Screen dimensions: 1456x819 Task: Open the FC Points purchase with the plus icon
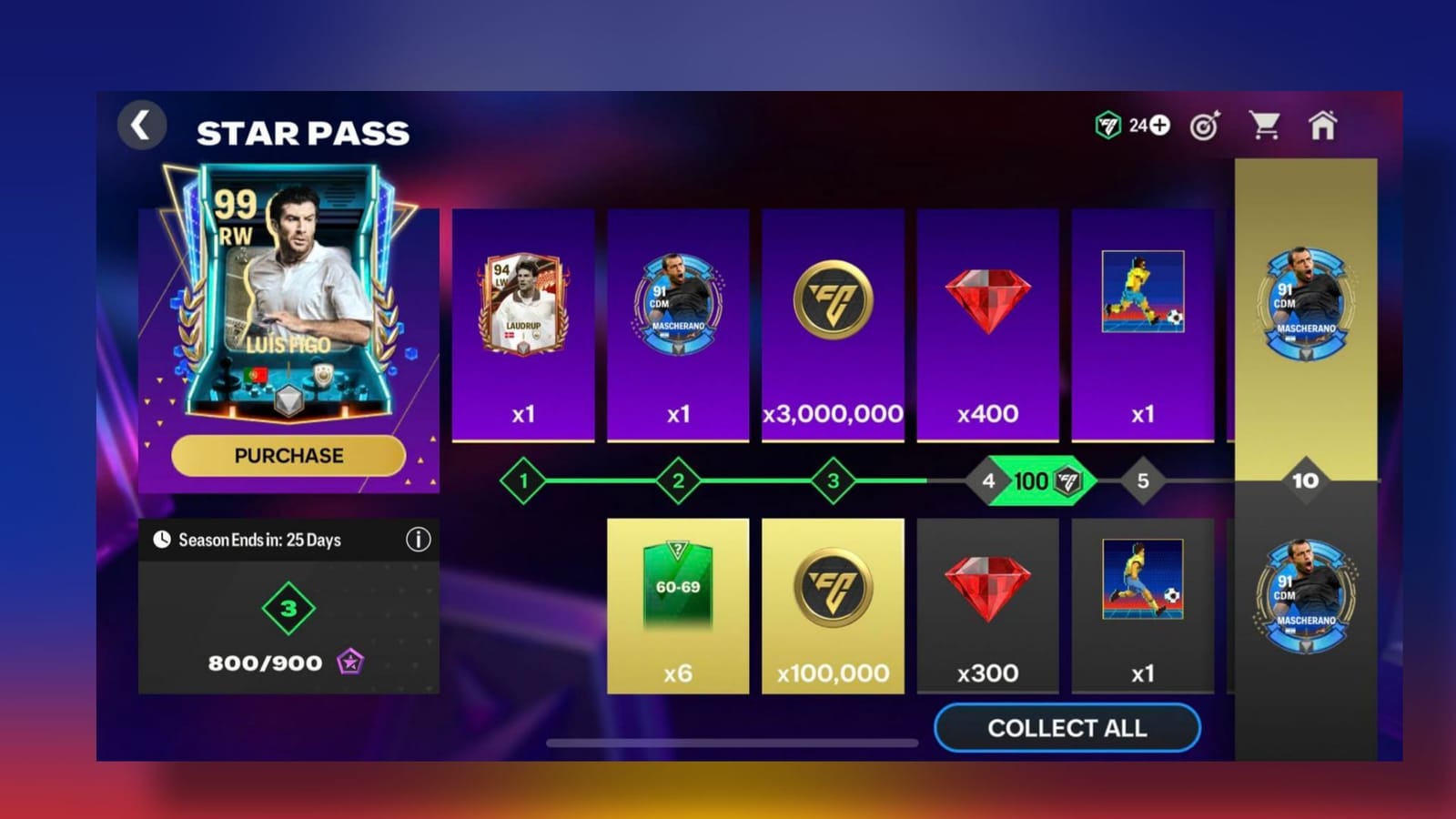click(1159, 127)
